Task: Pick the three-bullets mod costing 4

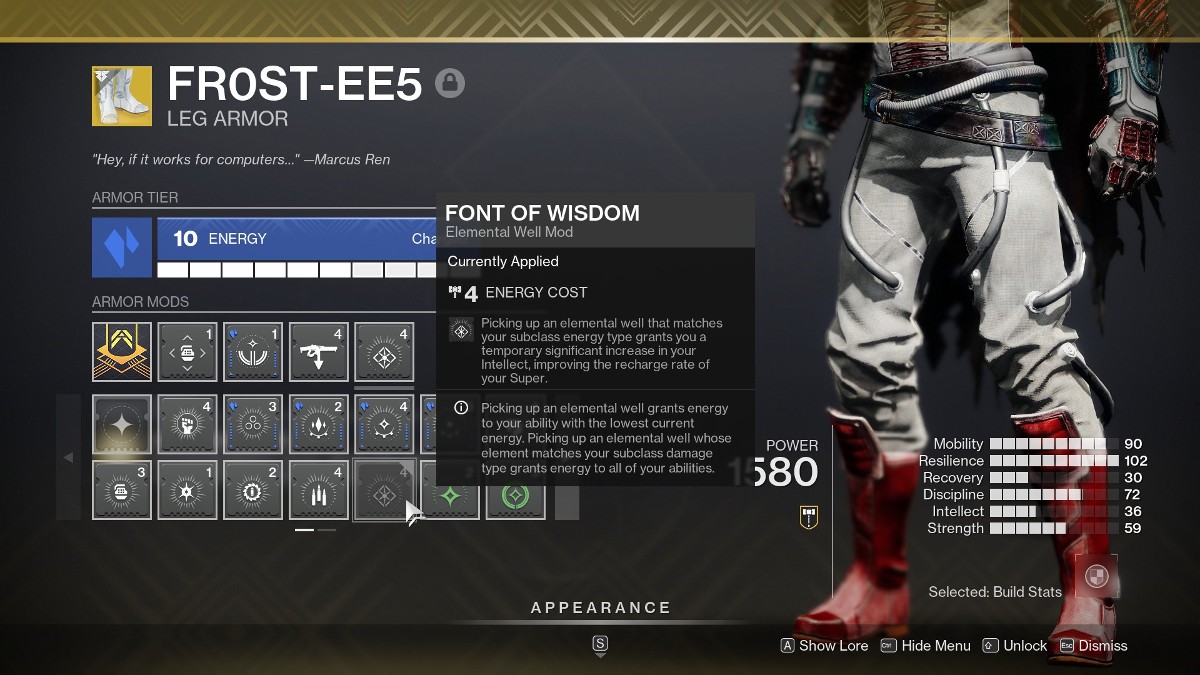Action: [319, 490]
